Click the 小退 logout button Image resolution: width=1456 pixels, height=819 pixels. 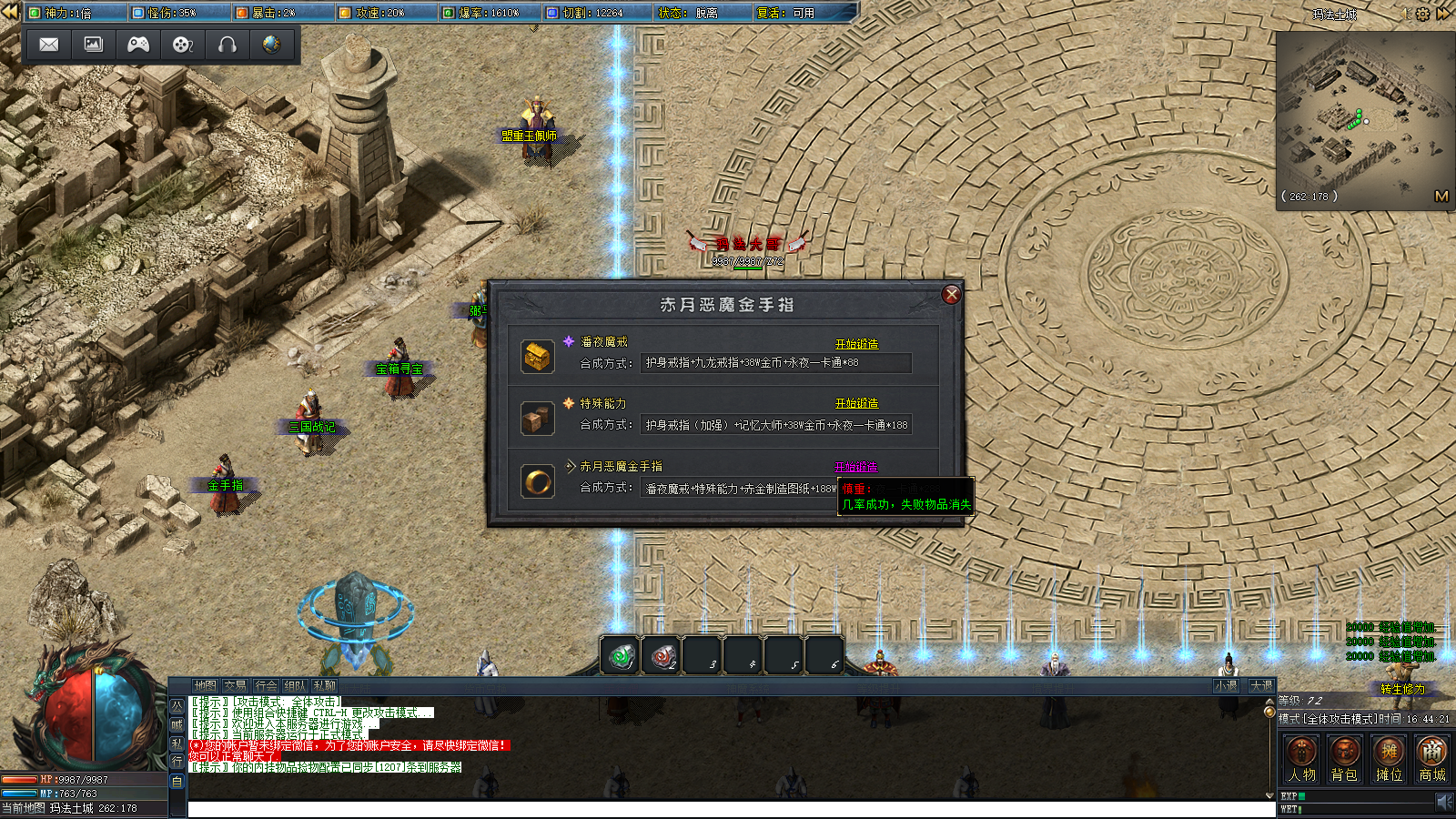point(1226,686)
